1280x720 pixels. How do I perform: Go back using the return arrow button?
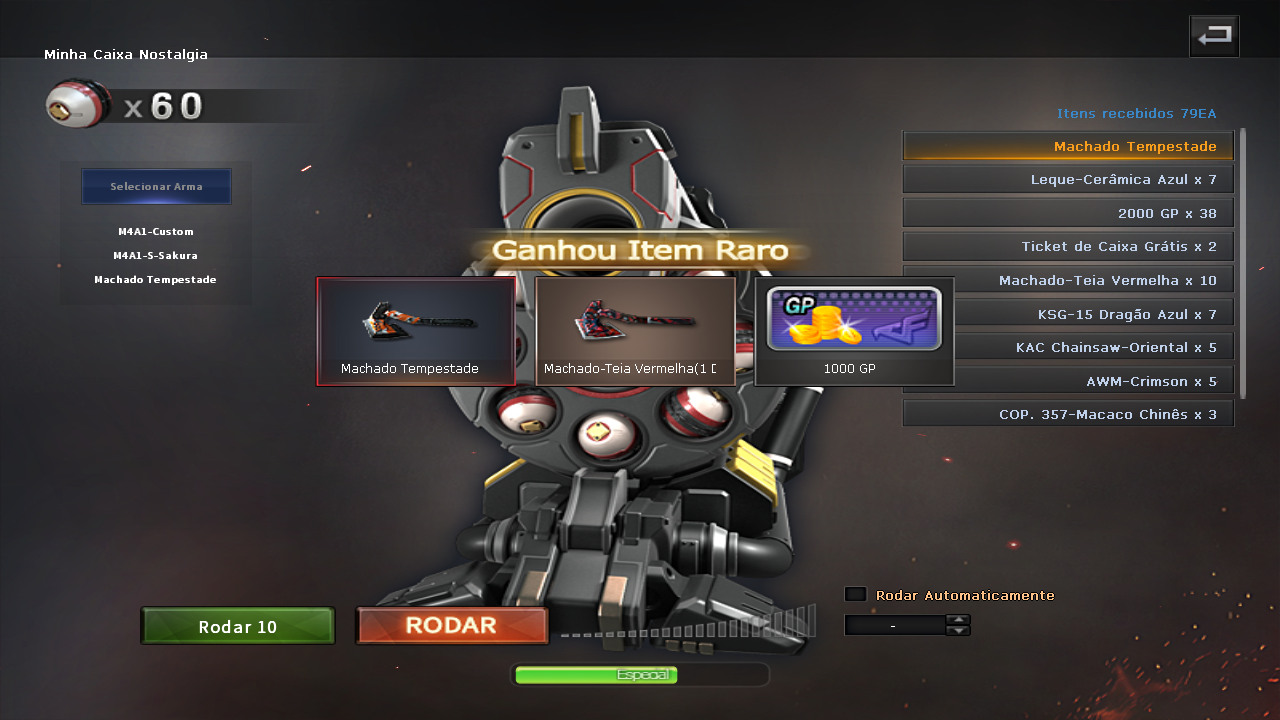[1214, 36]
